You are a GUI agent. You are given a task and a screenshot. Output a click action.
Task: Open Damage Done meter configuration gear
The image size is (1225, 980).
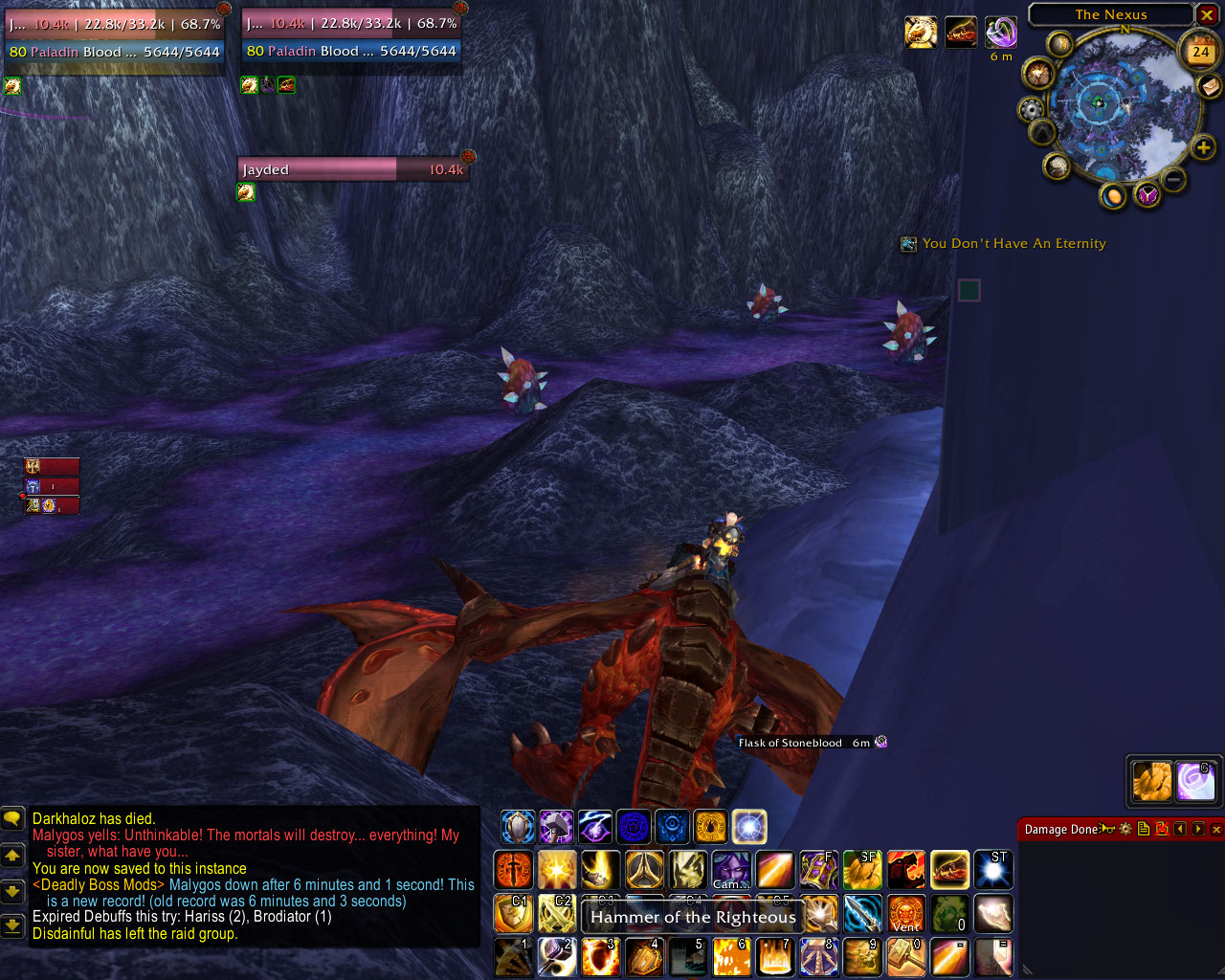[x=1125, y=830]
